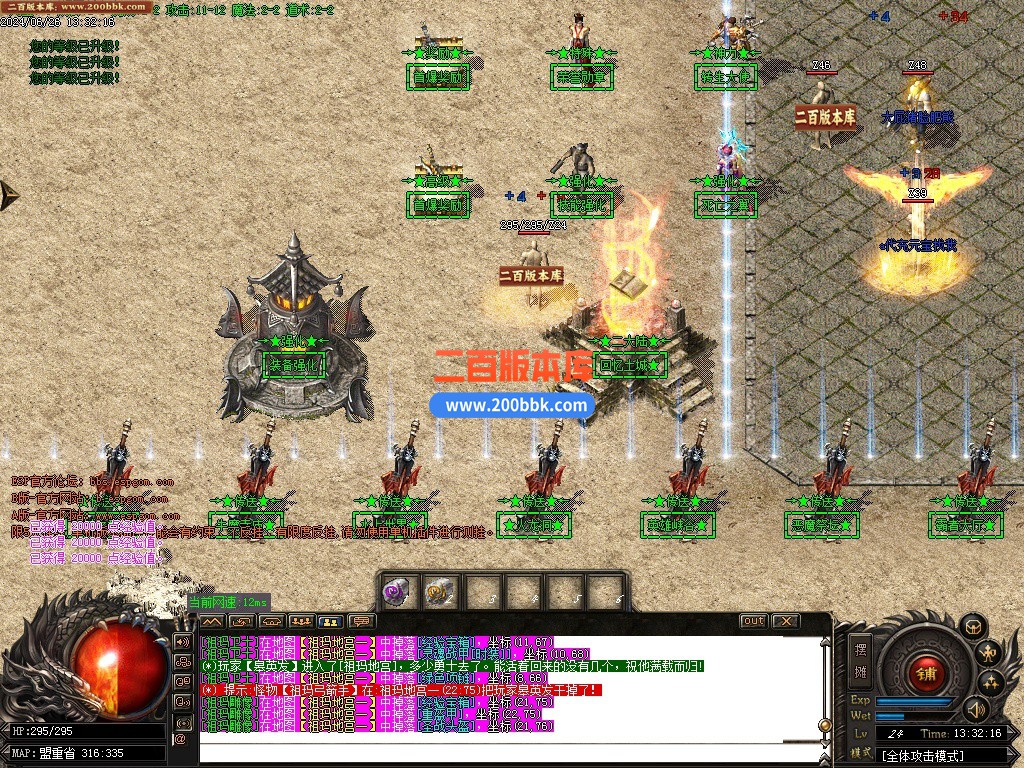Use the gold scroll in hotbar slot two
This screenshot has height=768, width=1024.
(x=439, y=591)
